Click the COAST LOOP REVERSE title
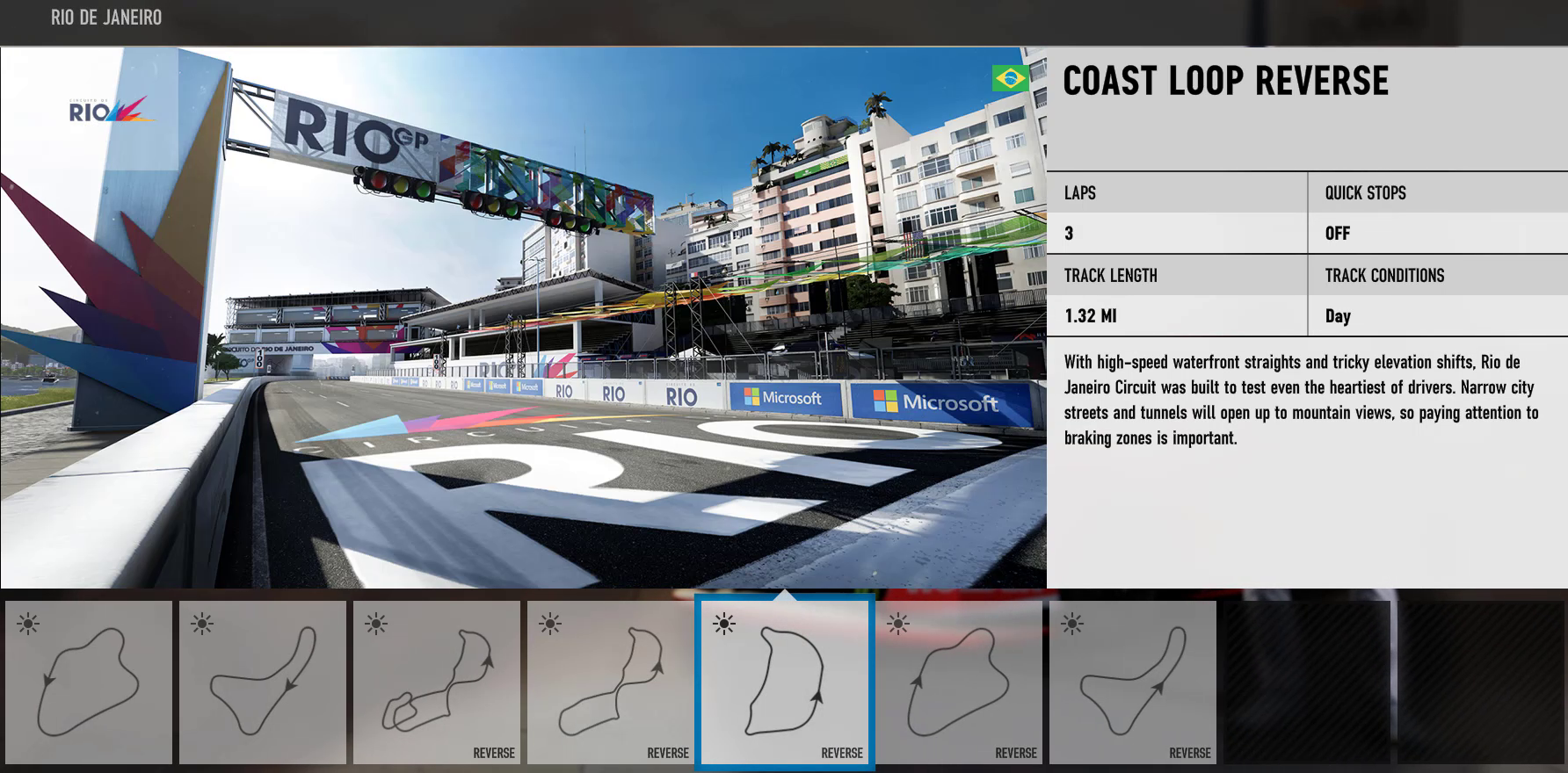This screenshot has width=1568, height=773. (x=1225, y=82)
